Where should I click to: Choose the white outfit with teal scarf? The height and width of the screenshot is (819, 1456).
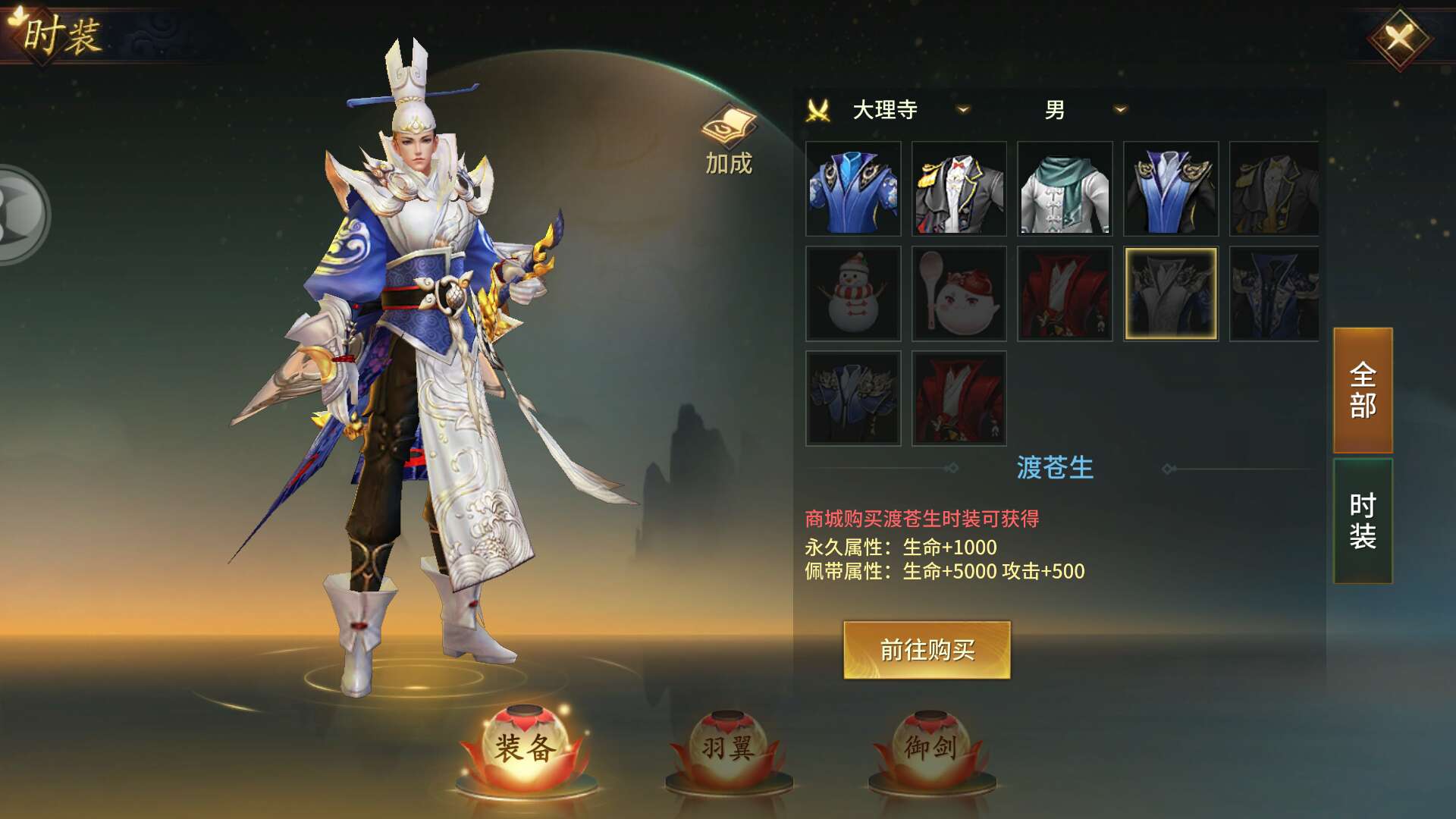click(1065, 189)
